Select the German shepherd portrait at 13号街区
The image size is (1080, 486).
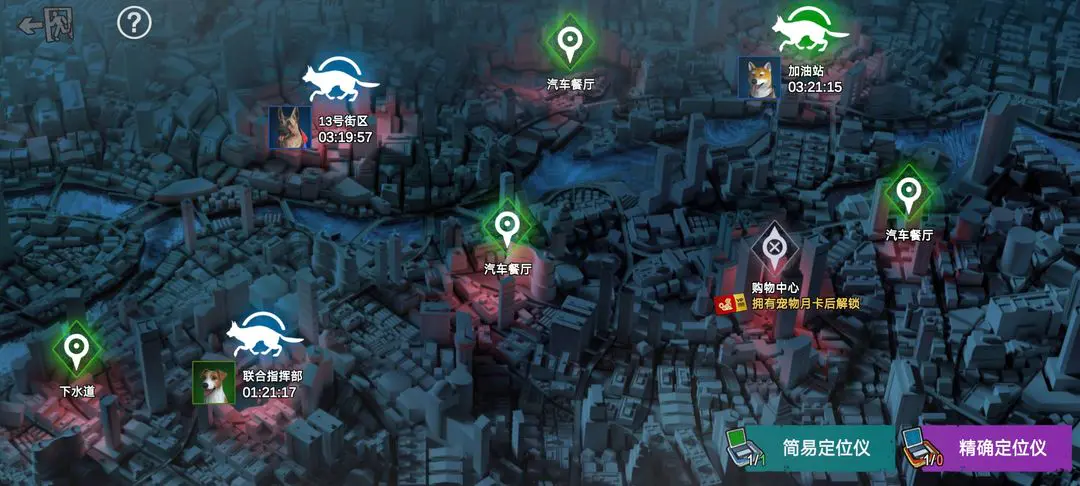pos(289,128)
